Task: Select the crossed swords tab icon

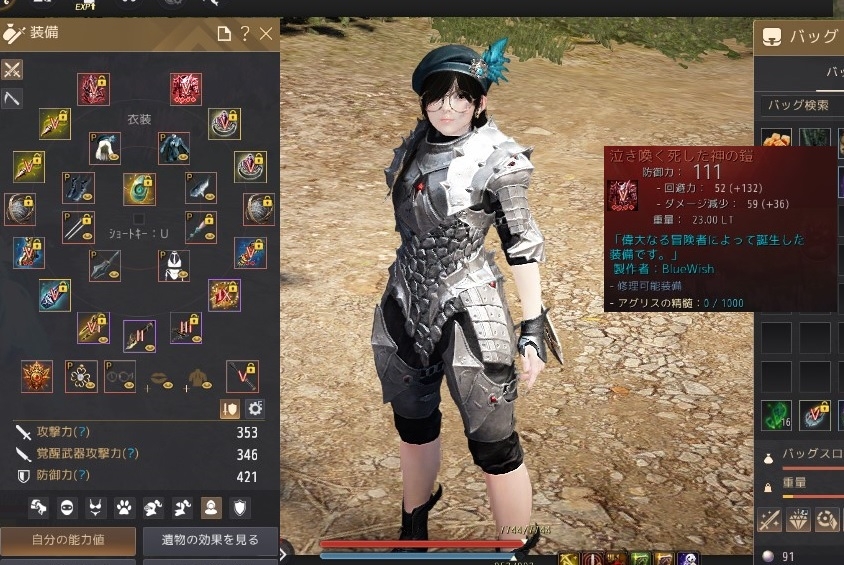Action: point(12,70)
